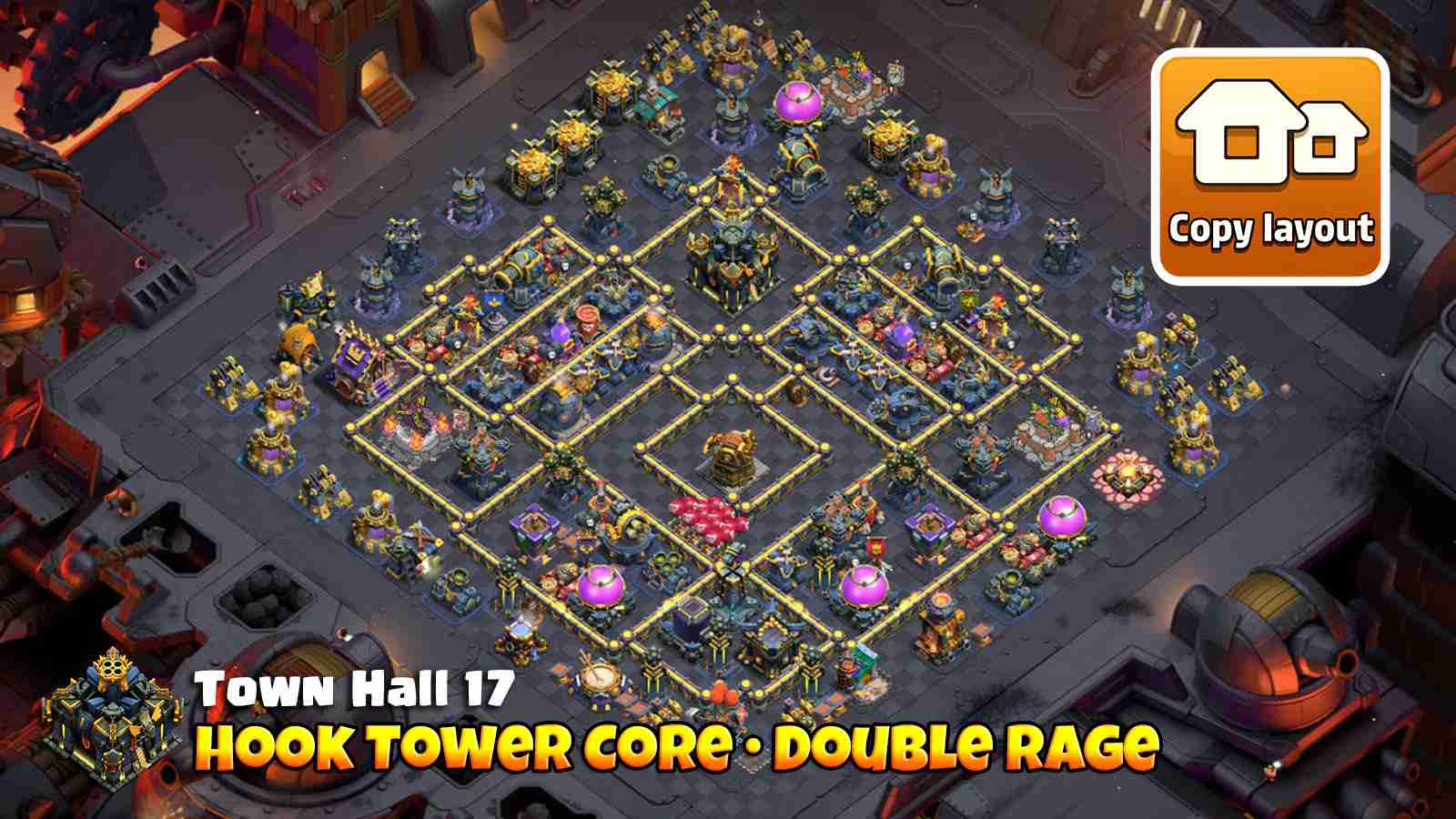The height and width of the screenshot is (819, 1456).
Task: Select the large purple Elixir Storage near the top
Action: click(796, 98)
